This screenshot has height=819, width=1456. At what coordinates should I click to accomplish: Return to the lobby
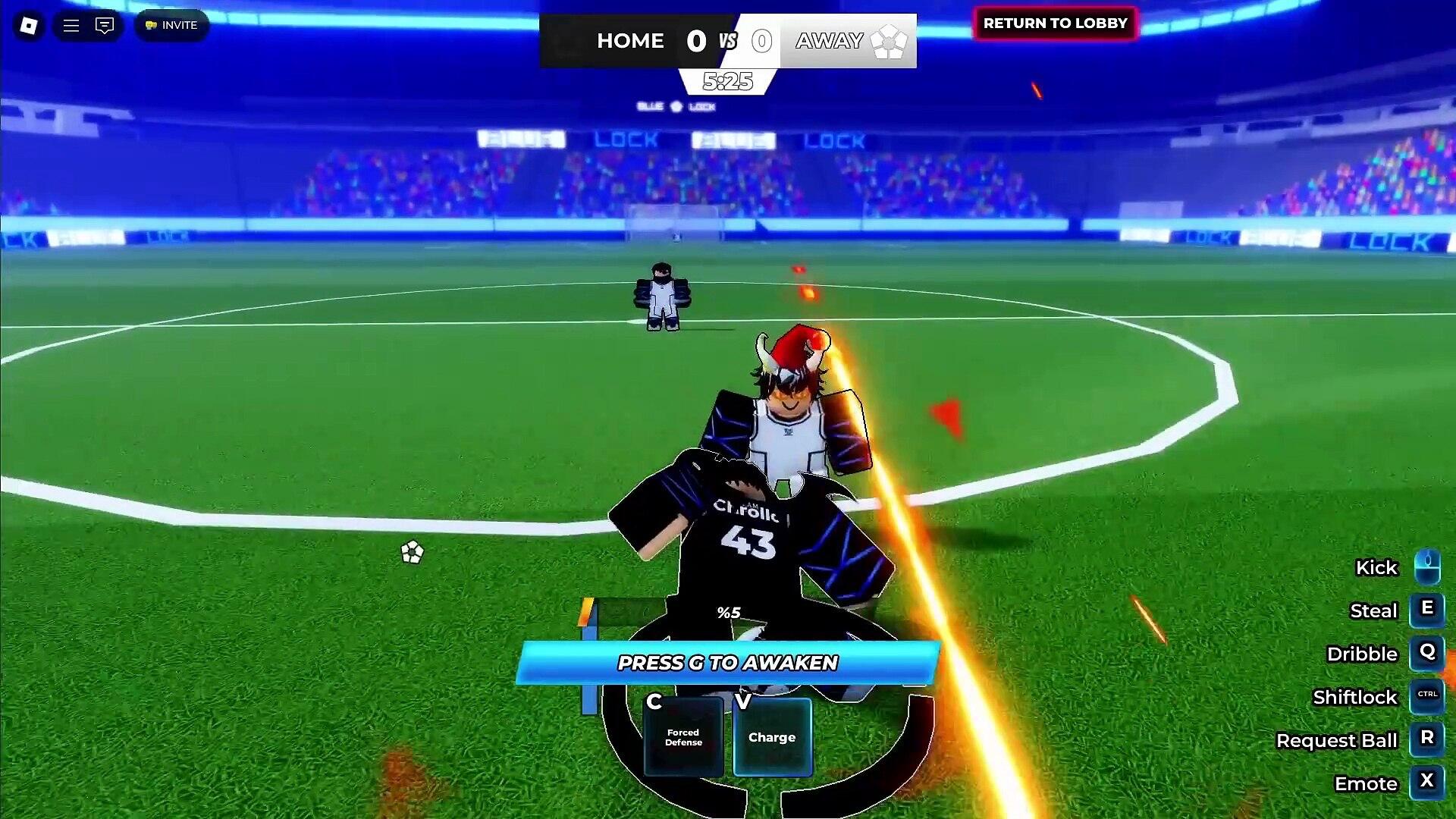(x=1055, y=24)
